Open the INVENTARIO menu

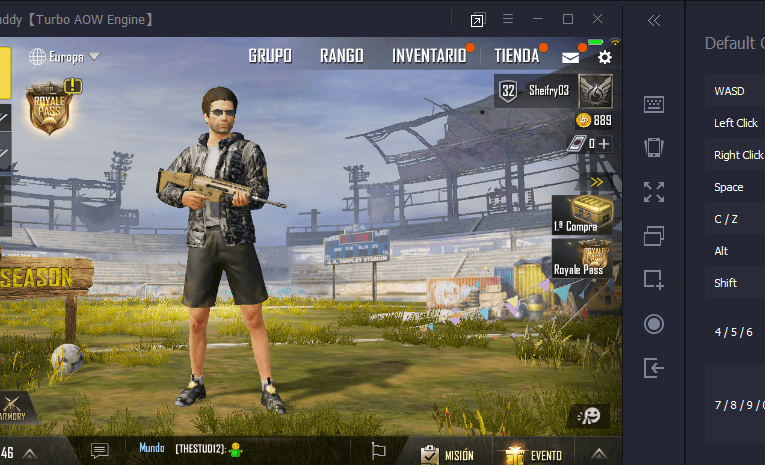tap(429, 56)
